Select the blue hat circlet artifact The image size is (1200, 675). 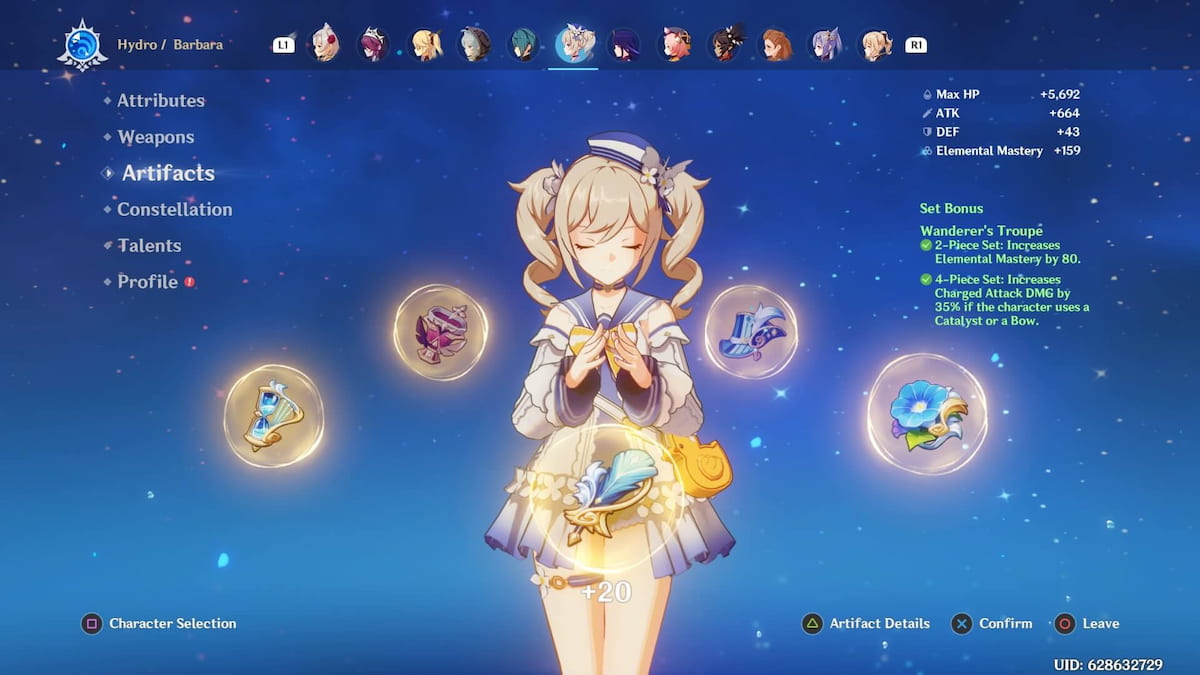[x=751, y=331]
